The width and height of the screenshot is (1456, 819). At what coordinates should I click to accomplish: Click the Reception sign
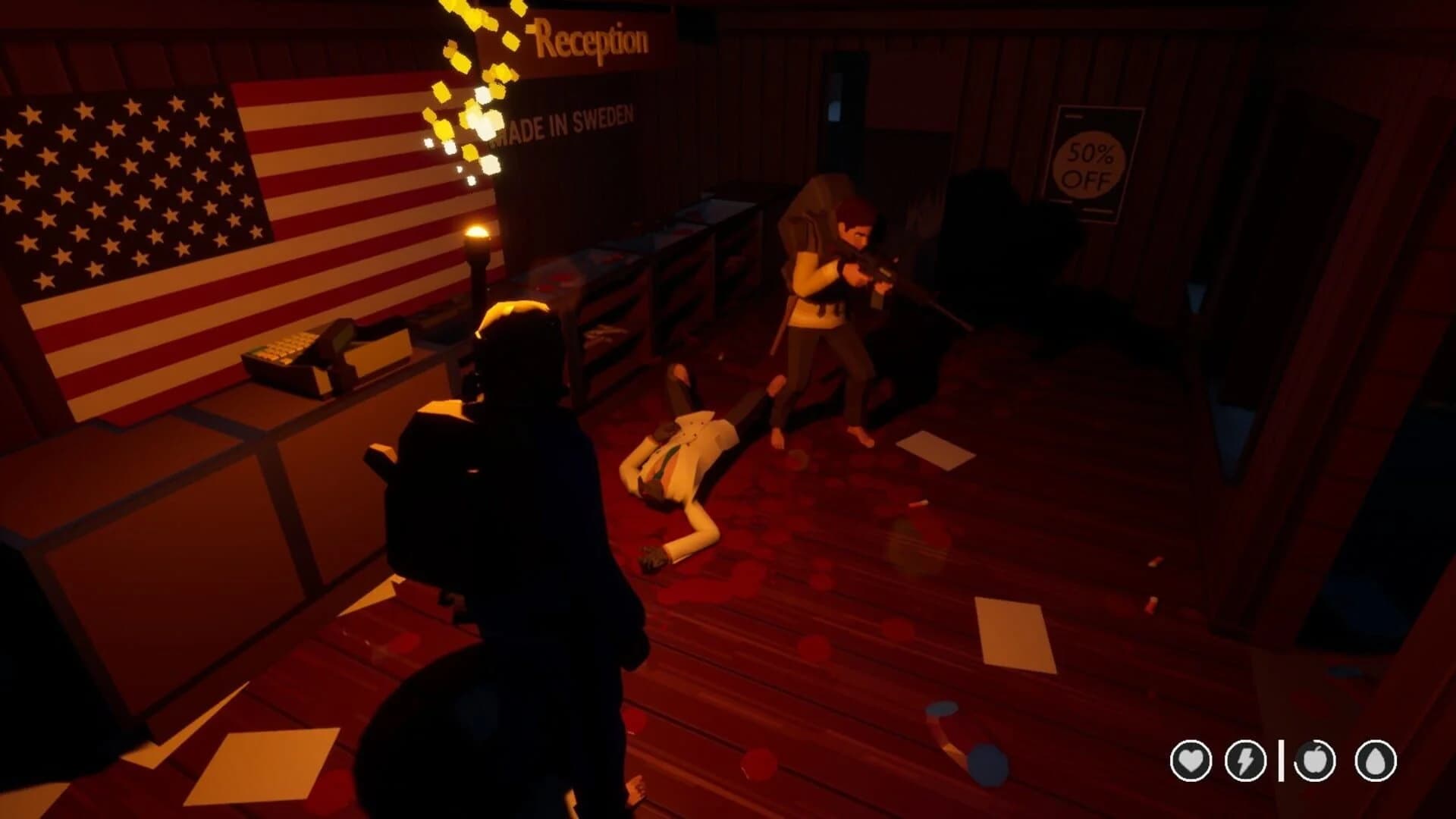click(x=591, y=38)
